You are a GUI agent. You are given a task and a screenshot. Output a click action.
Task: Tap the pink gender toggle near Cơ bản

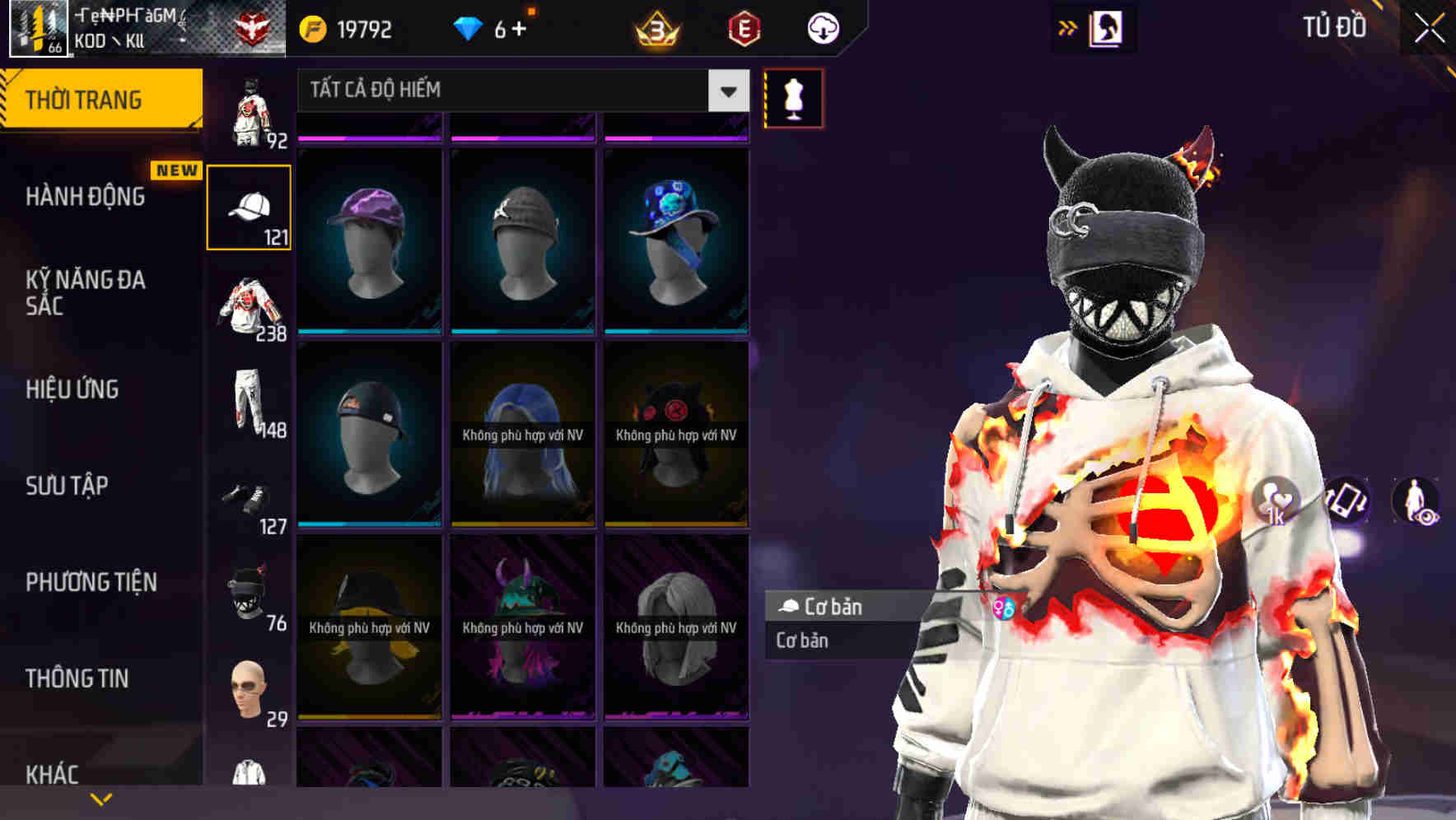pos(1004,609)
